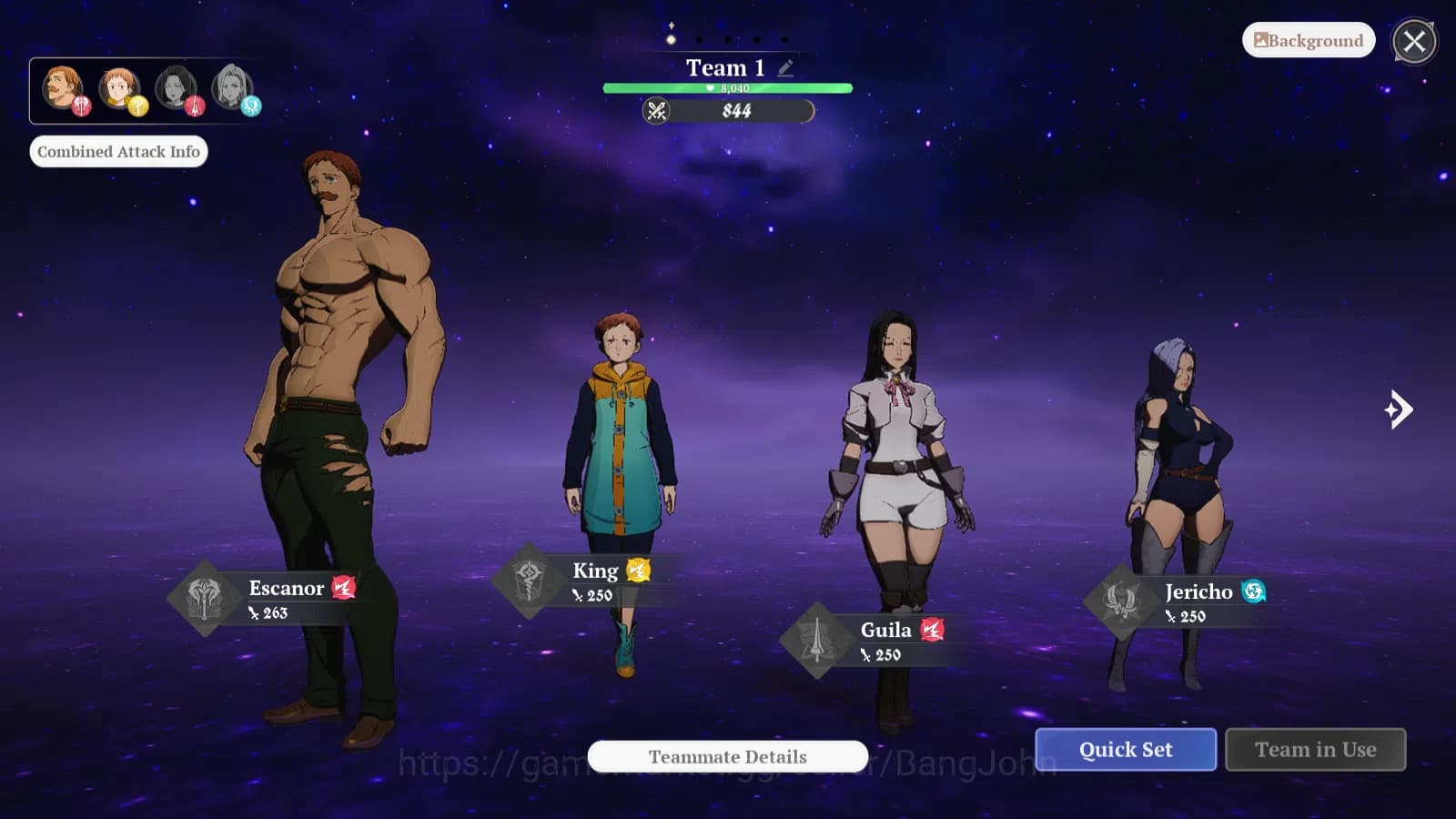Image resolution: width=1456 pixels, height=819 pixels.
Task: Expand the panel using the right arrow chevron
Action: pos(1399,410)
